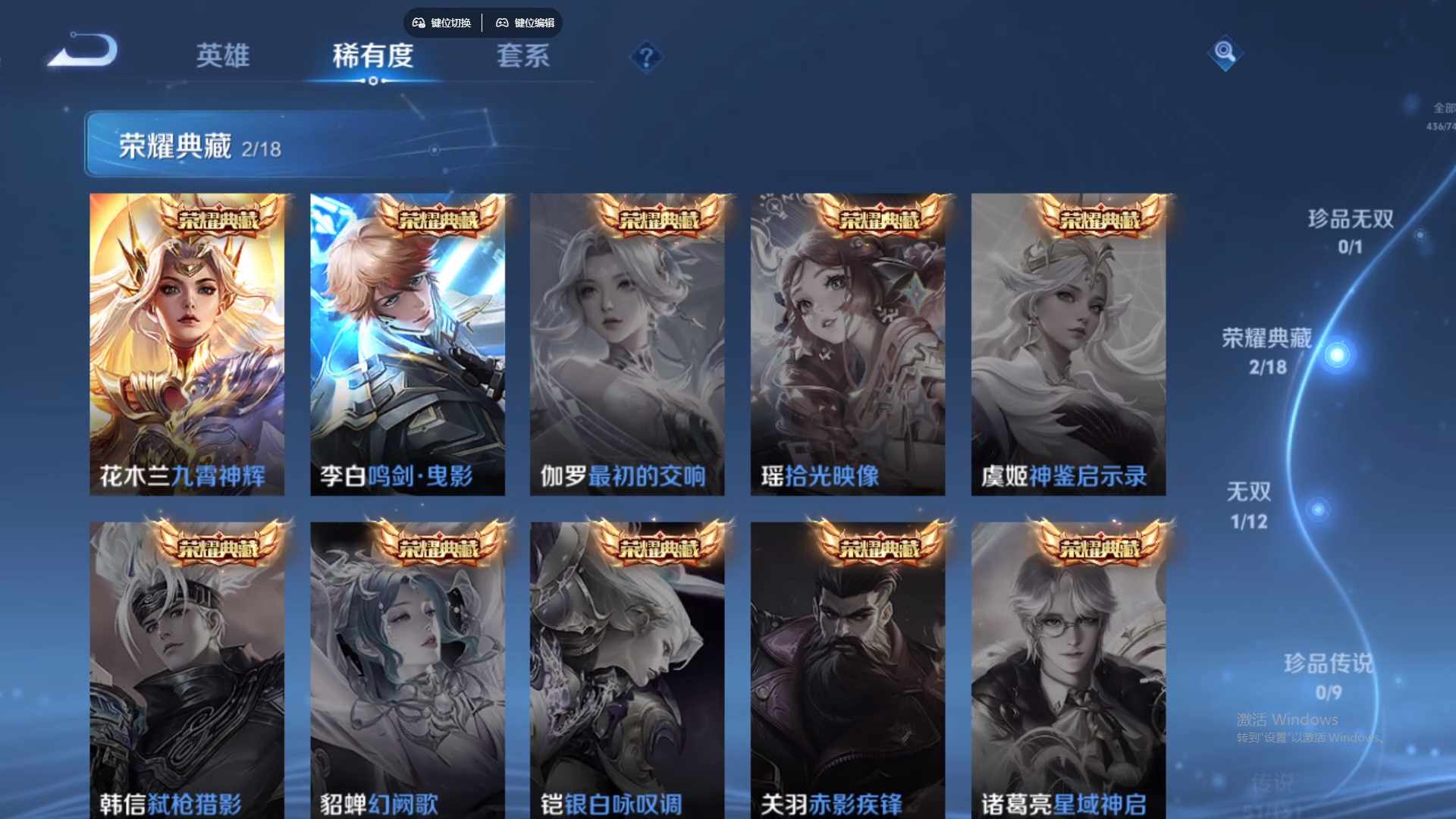Select the 瑶 拾光映像 skin thumbnail
The width and height of the screenshot is (1456, 819).
847,341
